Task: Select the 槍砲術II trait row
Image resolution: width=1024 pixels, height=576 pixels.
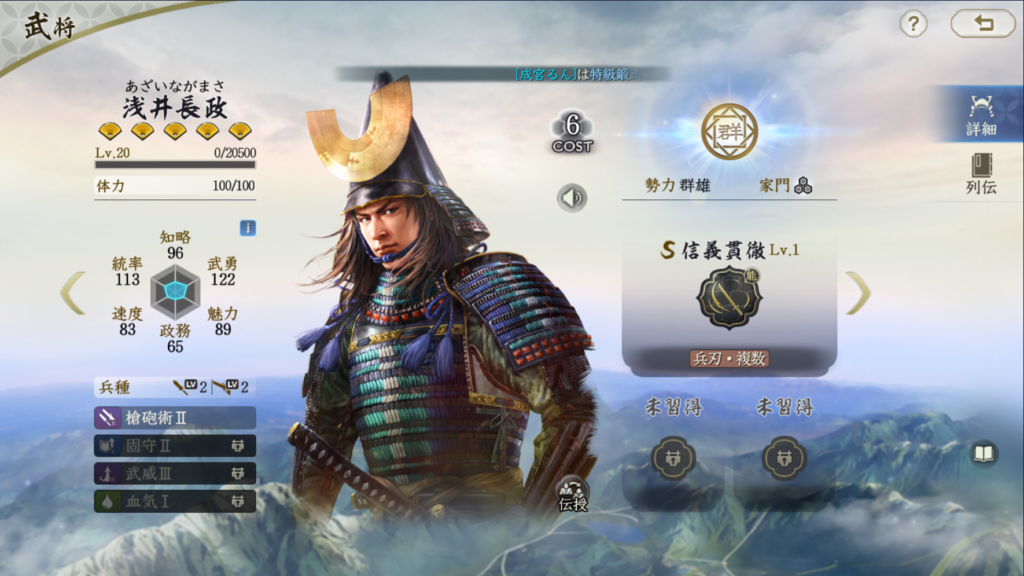Action: click(175, 418)
